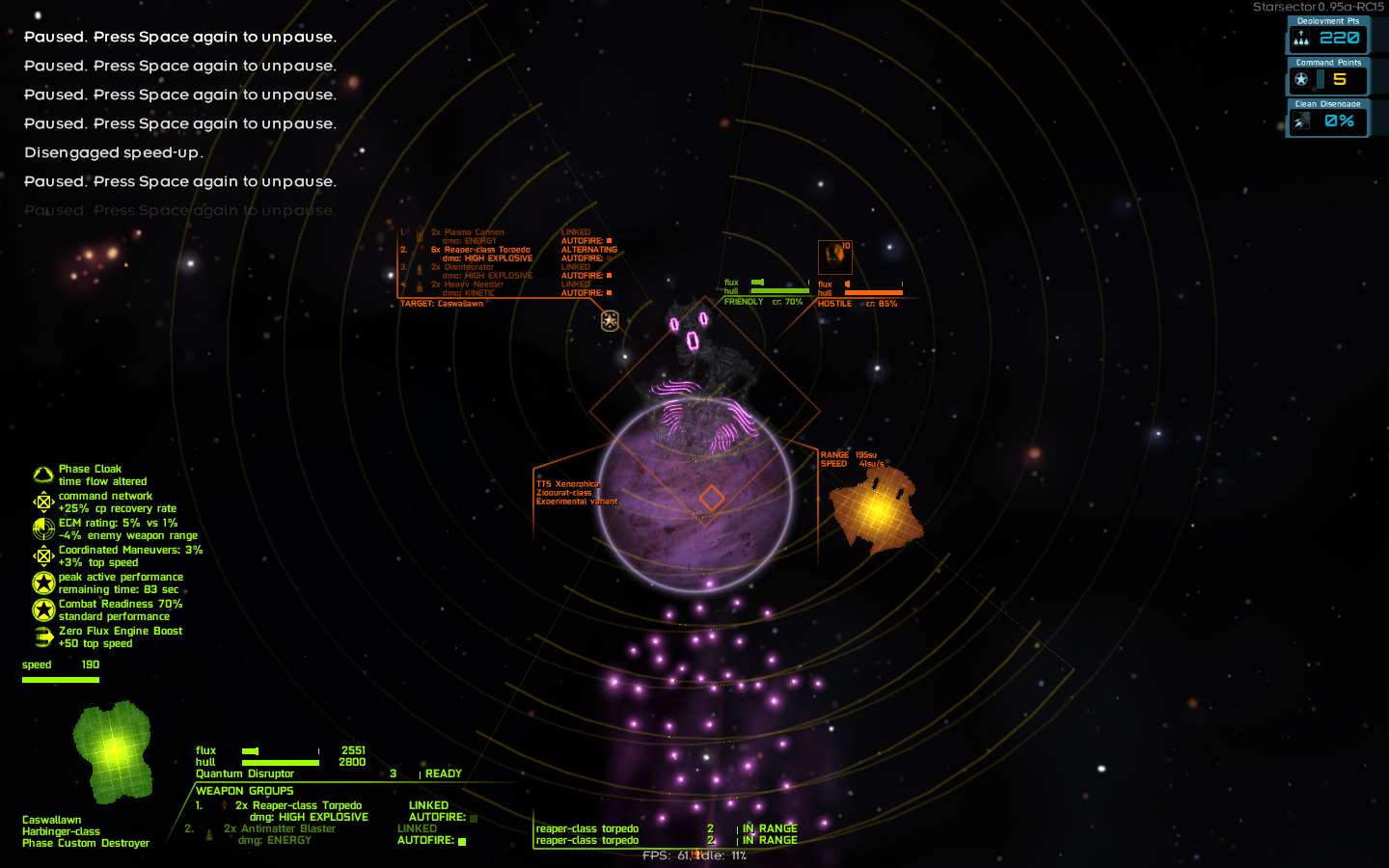The height and width of the screenshot is (868, 1389).
Task: Click the star objective marker on the battlefield
Action: pyautogui.click(x=610, y=320)
